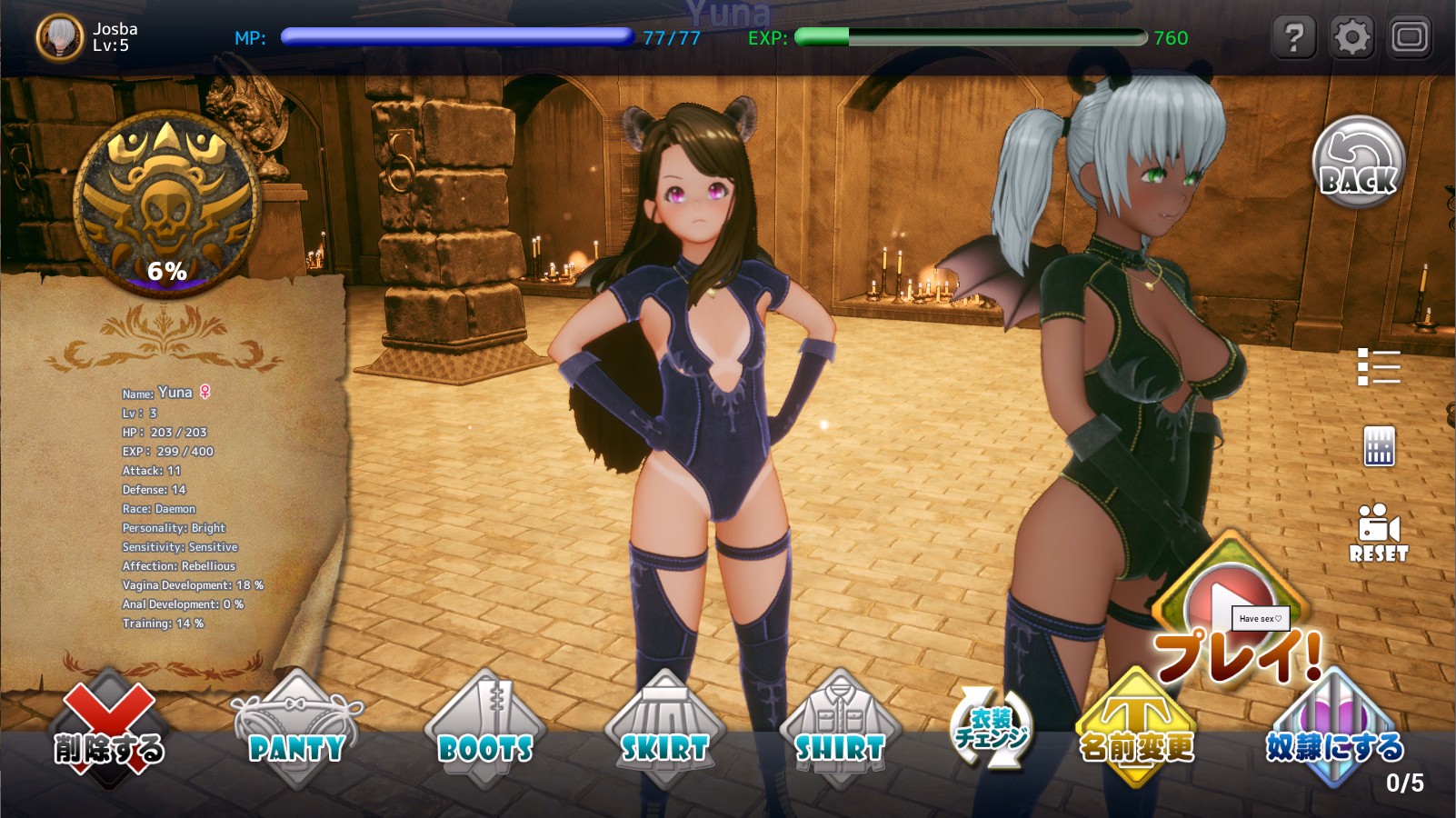This screenshot has height=818, width=1456.
Task: Toggle the BOOTS clothing button
Action: pyautogui.click(x=485, y=733)
